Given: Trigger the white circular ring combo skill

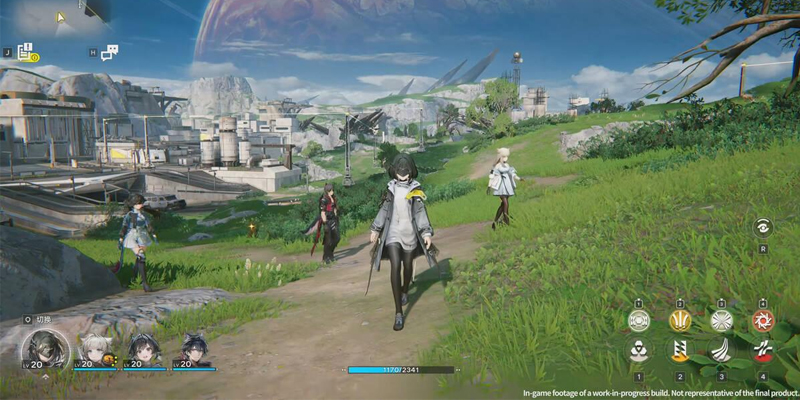Looking at the screenshot, I should (x=638, y=320).
